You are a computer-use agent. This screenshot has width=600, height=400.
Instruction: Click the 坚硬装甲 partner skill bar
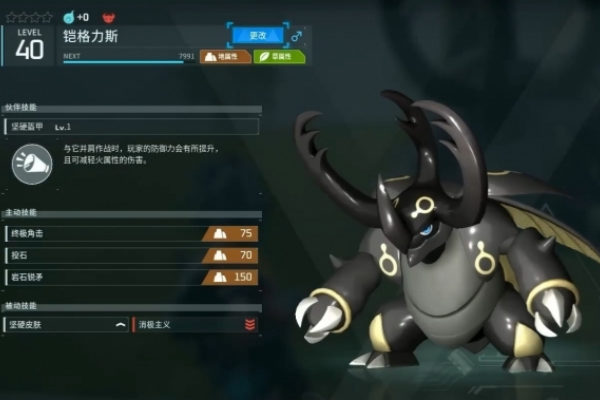[131, 127]
